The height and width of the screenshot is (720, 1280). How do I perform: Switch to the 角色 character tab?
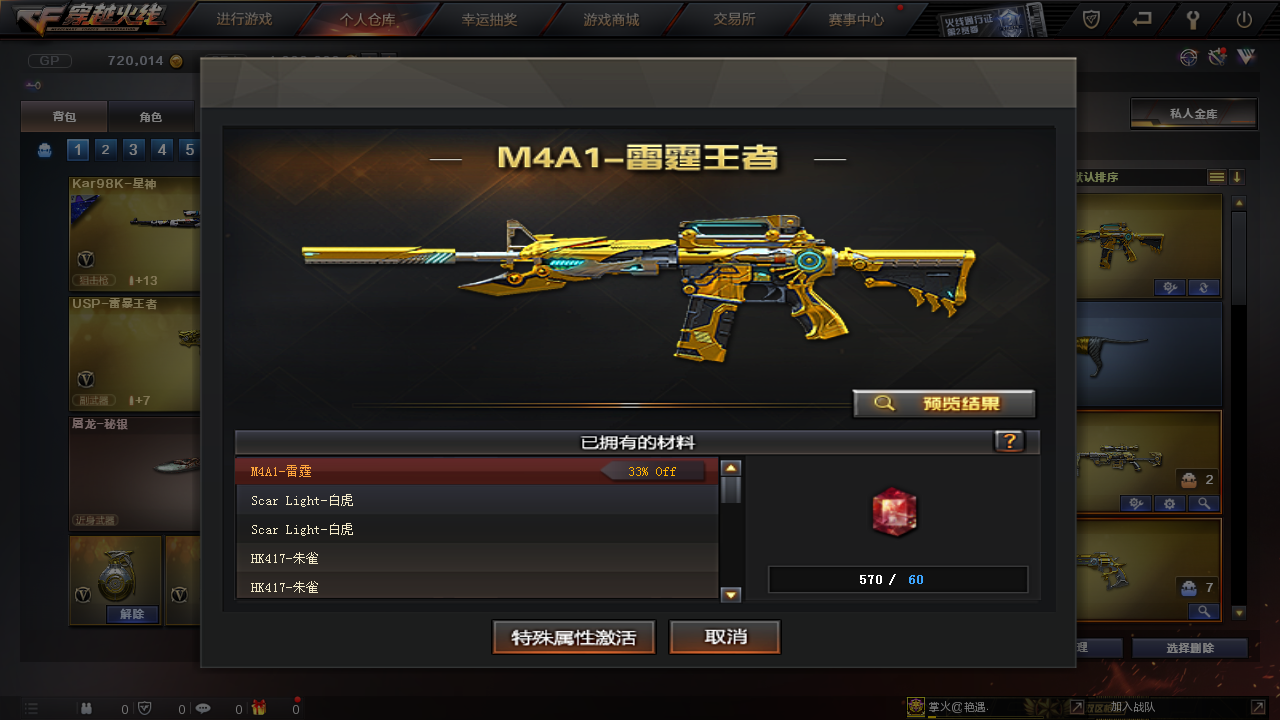150,117
